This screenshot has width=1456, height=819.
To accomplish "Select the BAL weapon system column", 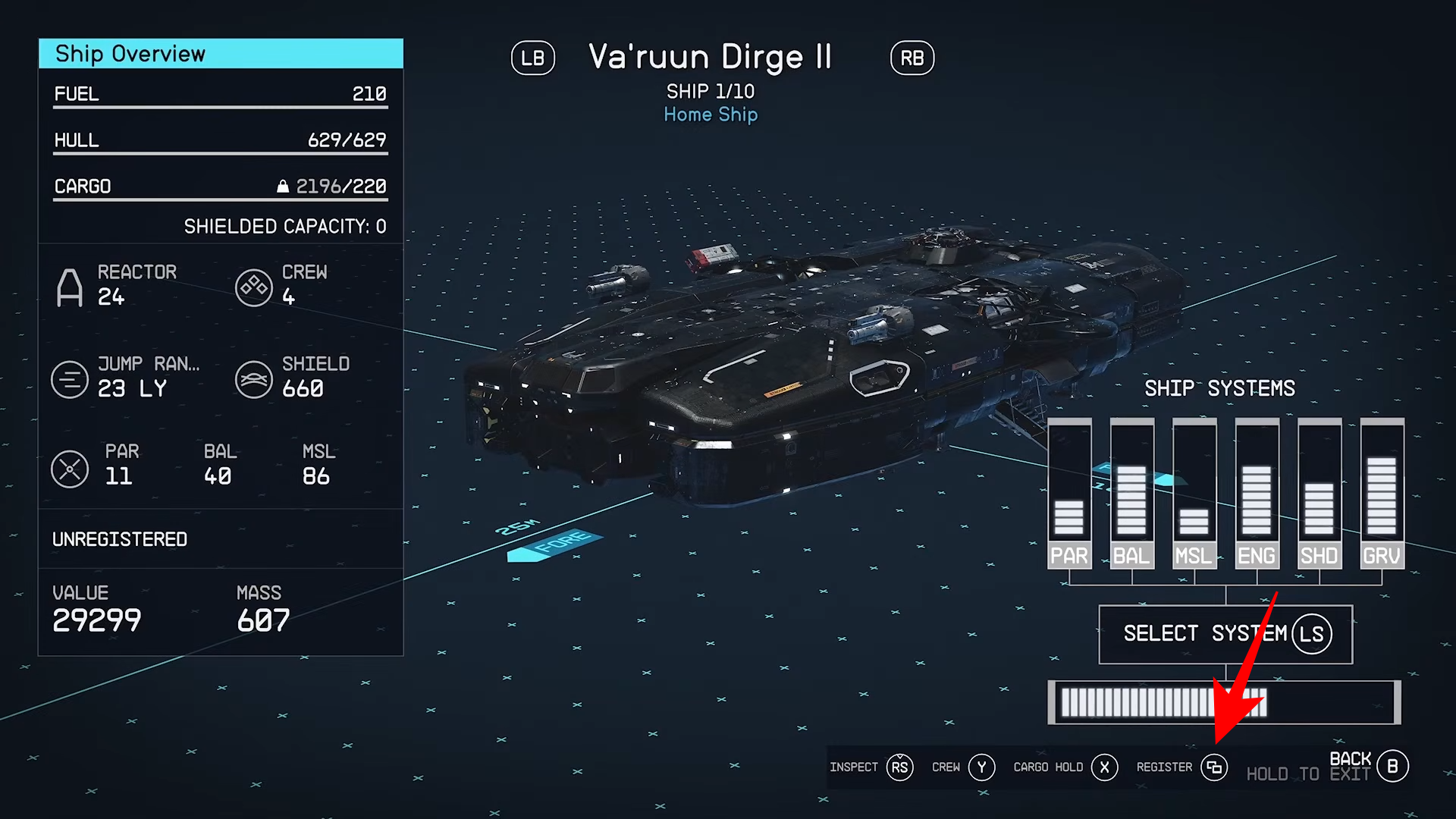I will (1131, 493).
